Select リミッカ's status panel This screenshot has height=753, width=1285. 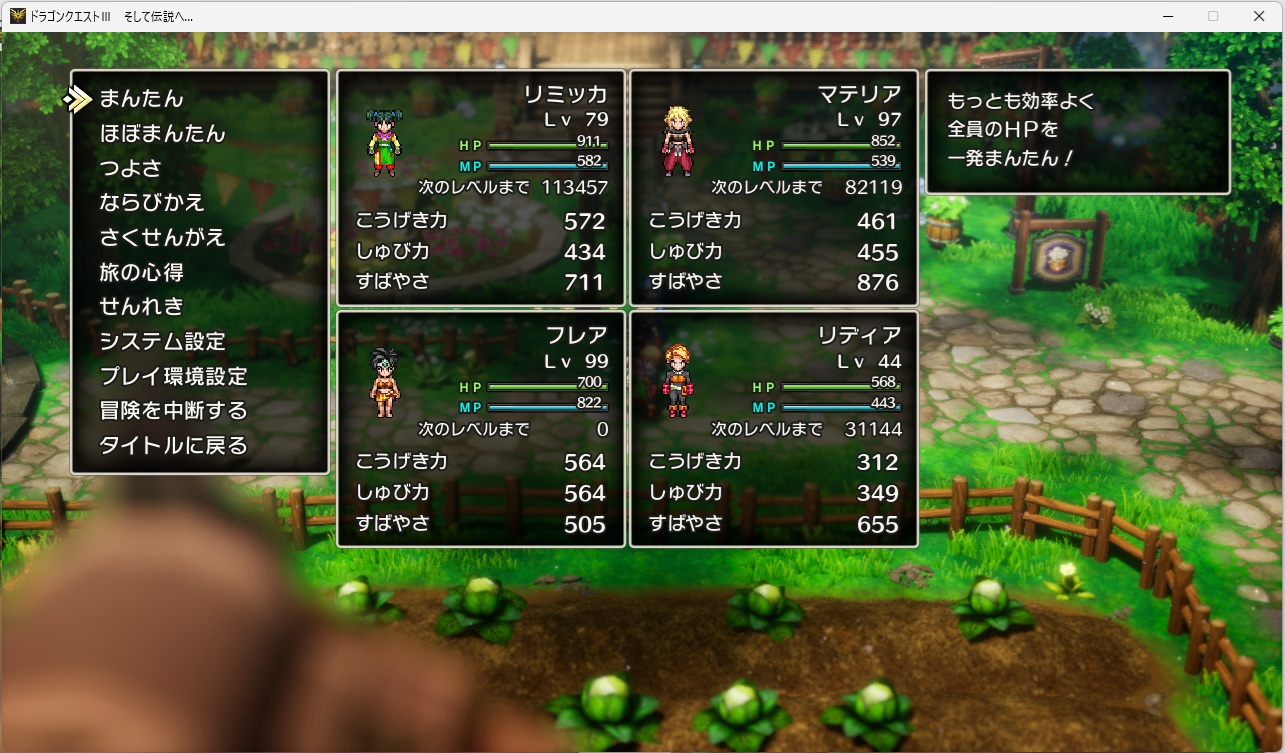(481, 188)
